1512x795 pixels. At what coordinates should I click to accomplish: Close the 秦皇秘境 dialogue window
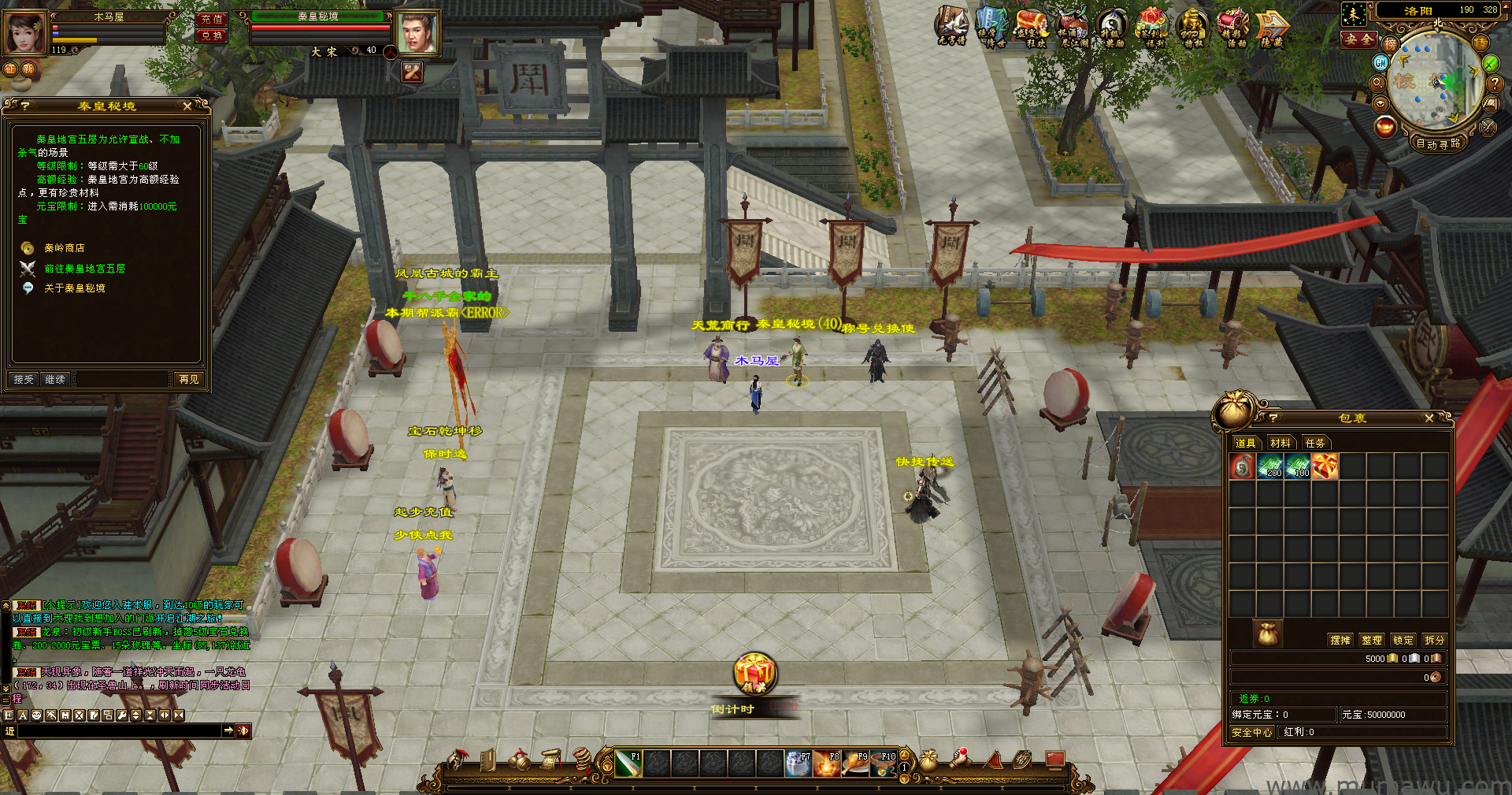187,106
